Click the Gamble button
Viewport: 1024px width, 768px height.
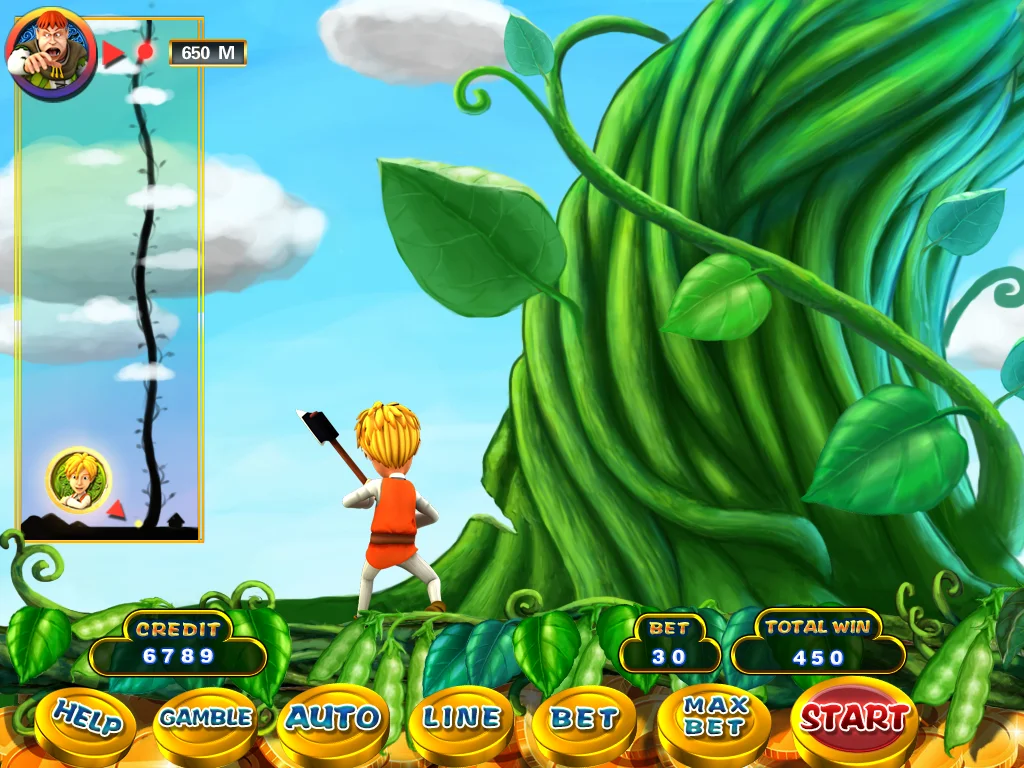coord(206,718)
